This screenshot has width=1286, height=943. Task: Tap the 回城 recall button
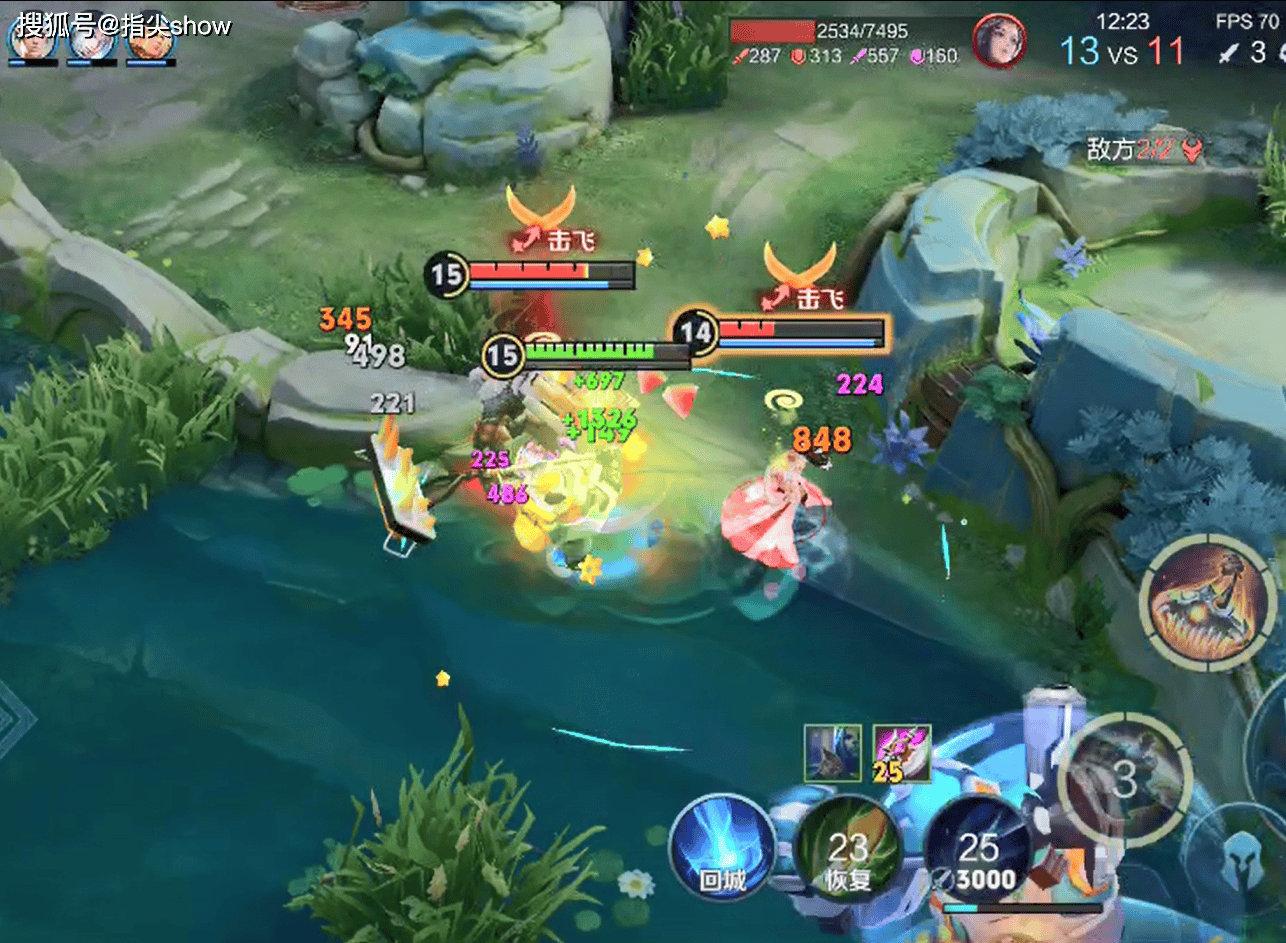tap(722, 846)
